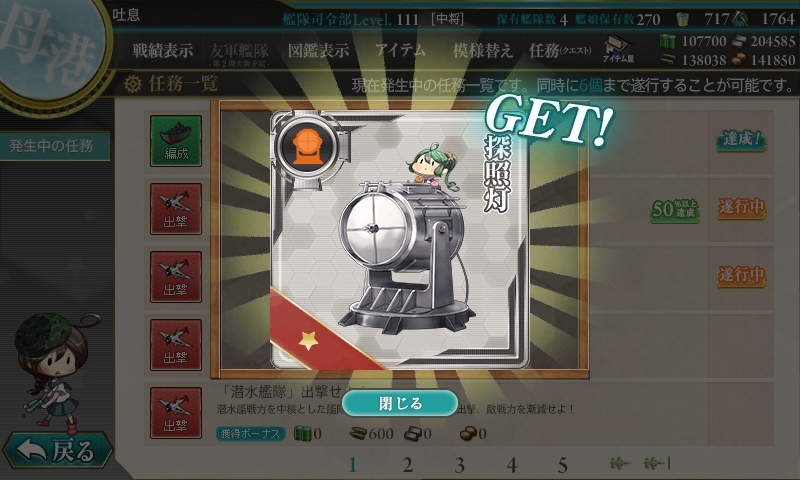
Task: Select the green 編成 quest entry
Action: pyautogui.click(x=176, y=140)
